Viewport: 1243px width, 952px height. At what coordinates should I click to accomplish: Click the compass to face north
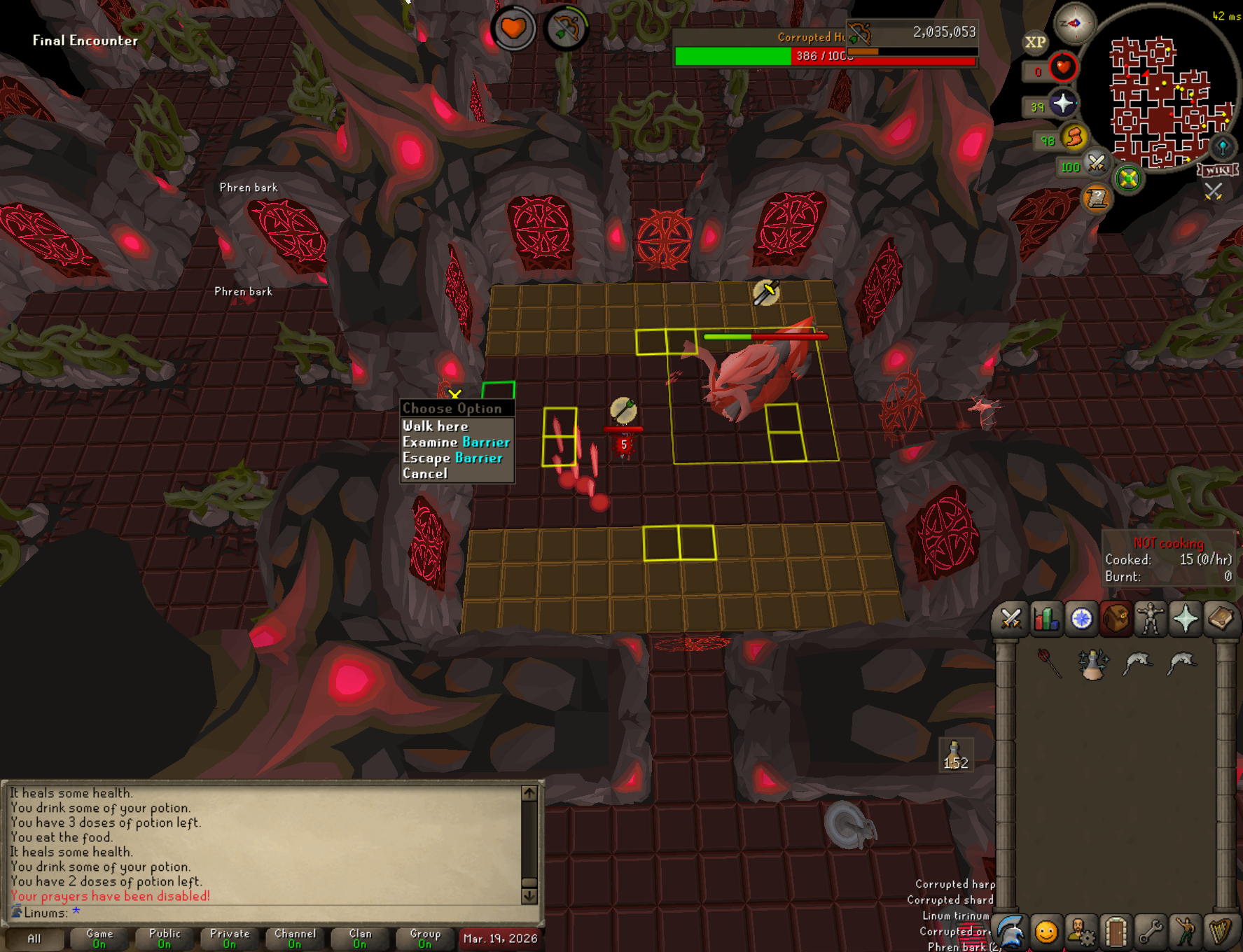[1074, 22]
